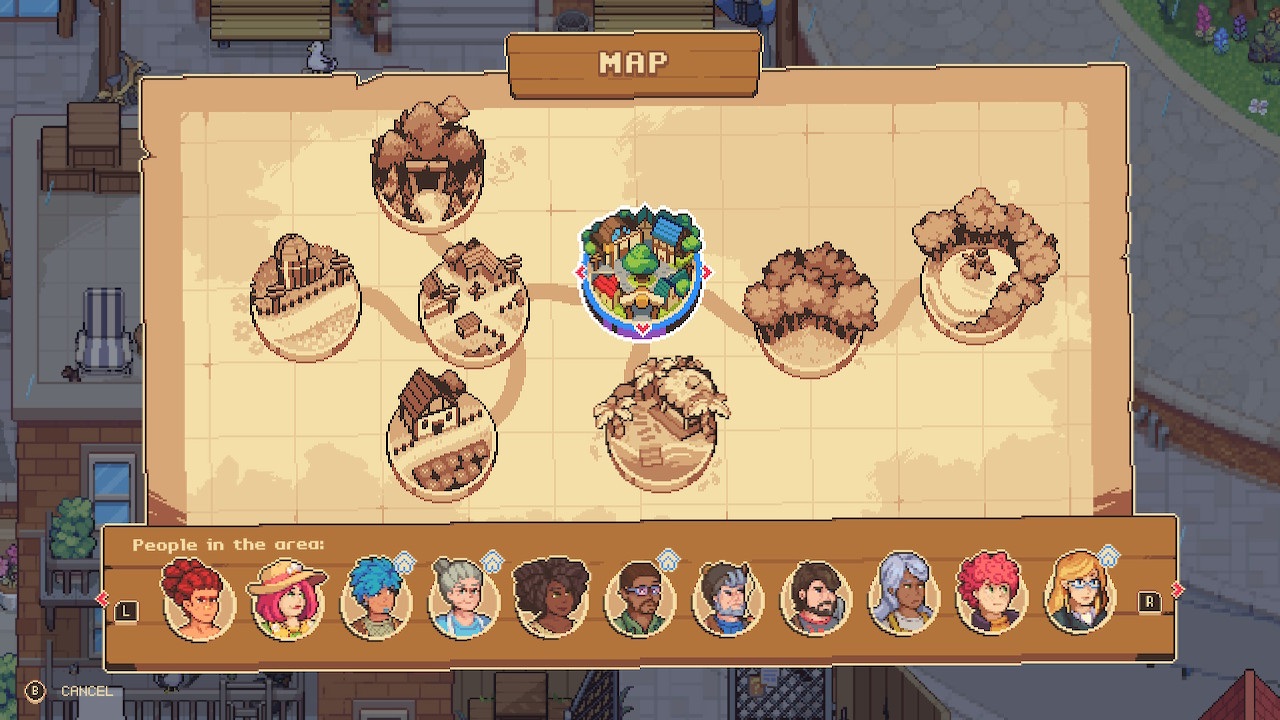The height and width of the screenshot is (720, 1280).
Task: Select the long silver-haired villager portrait
Action: 903,599
